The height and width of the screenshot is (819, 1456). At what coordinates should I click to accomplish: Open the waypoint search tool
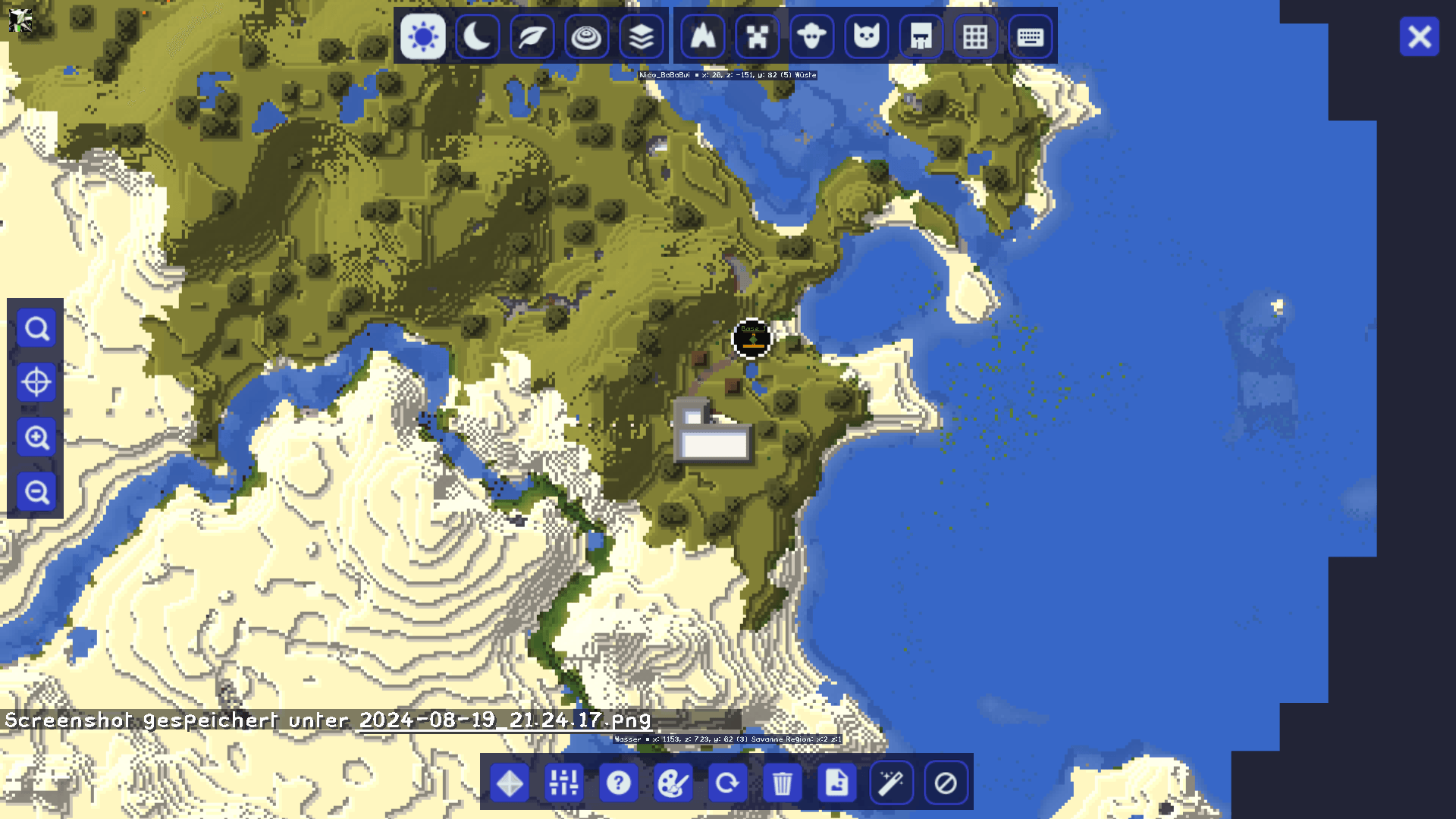pyautogui.click(x=36, y=328)
